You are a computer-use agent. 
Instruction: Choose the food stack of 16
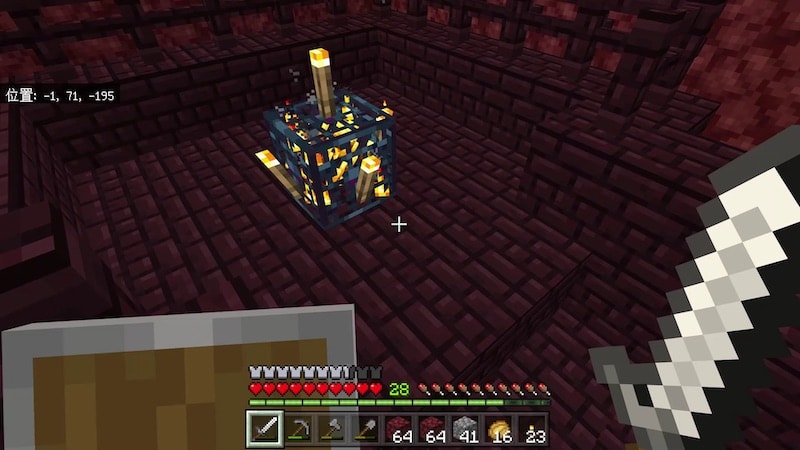tap(499, 430)
